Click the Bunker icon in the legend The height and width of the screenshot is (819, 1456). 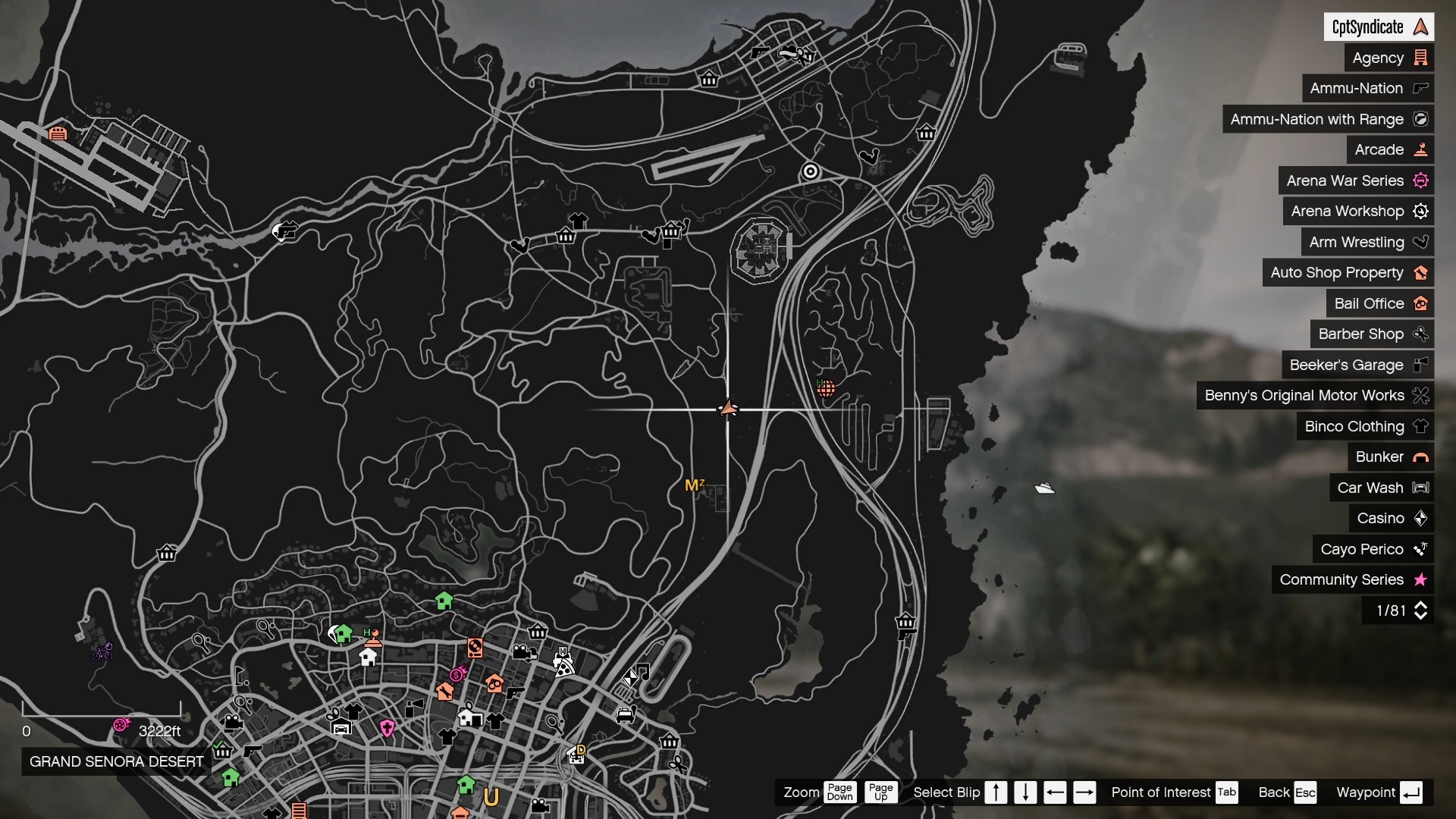click(1422, 457)
